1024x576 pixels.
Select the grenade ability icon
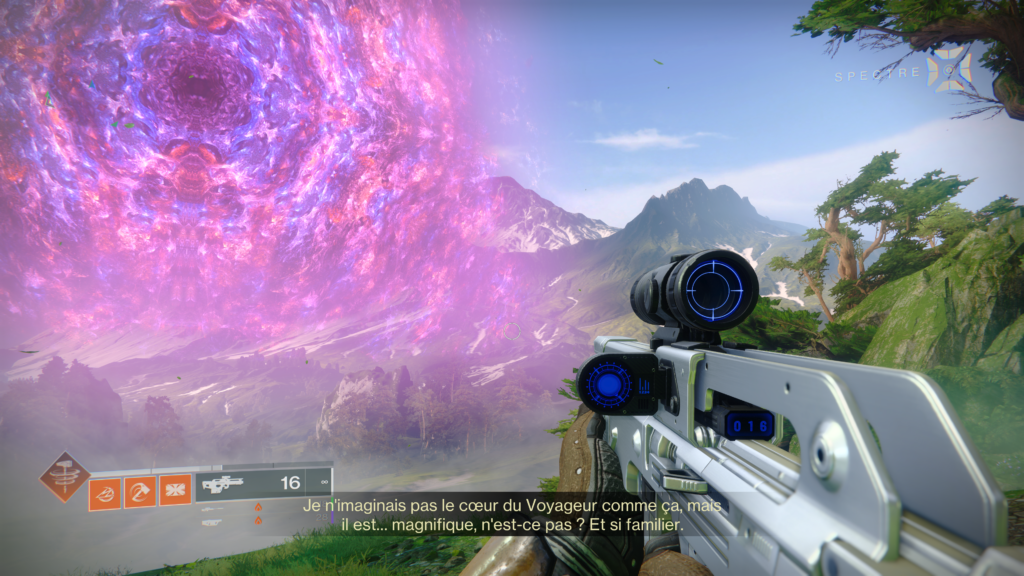(105, 492)
